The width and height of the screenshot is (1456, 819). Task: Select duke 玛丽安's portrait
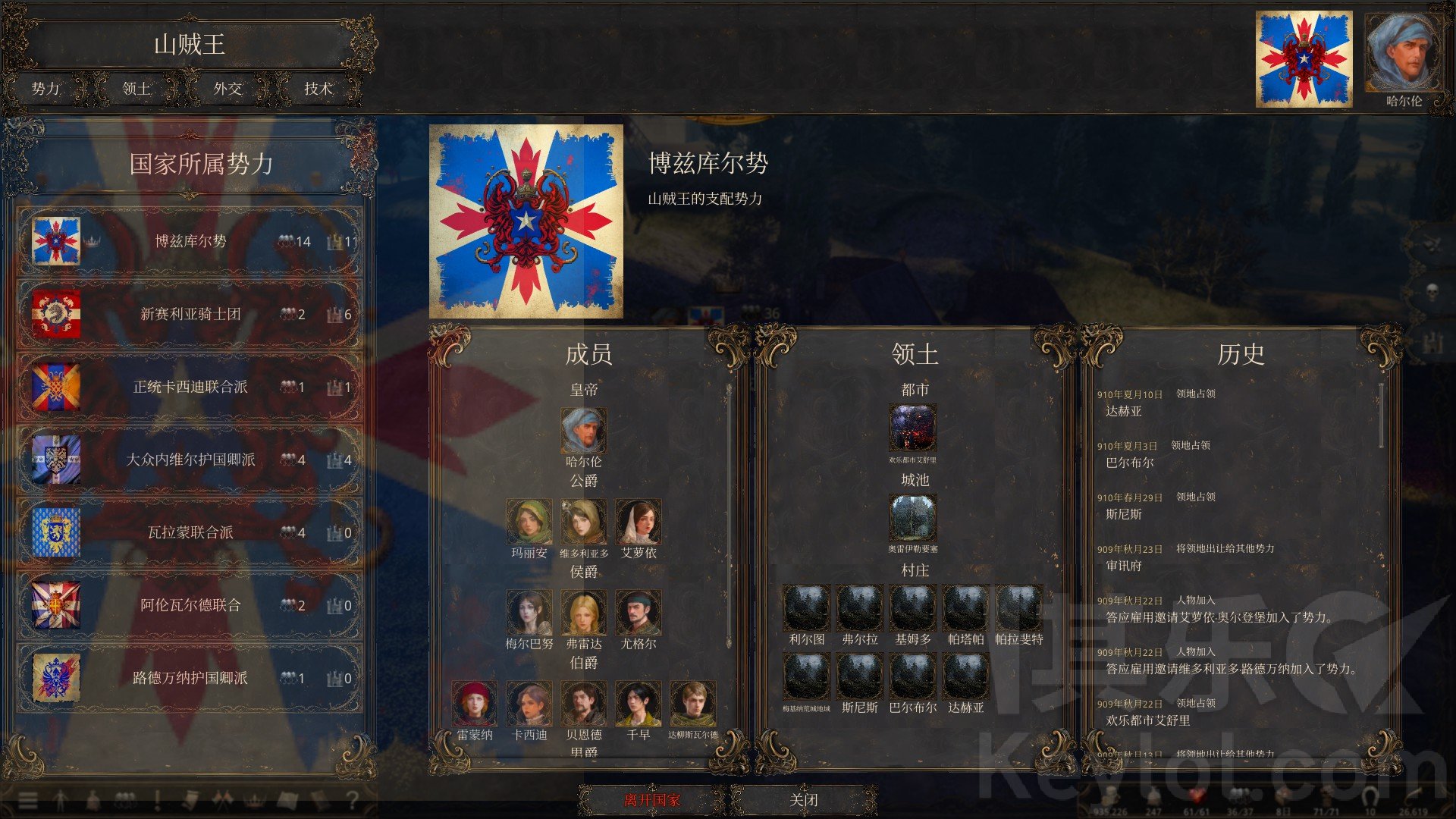(529, 522)
